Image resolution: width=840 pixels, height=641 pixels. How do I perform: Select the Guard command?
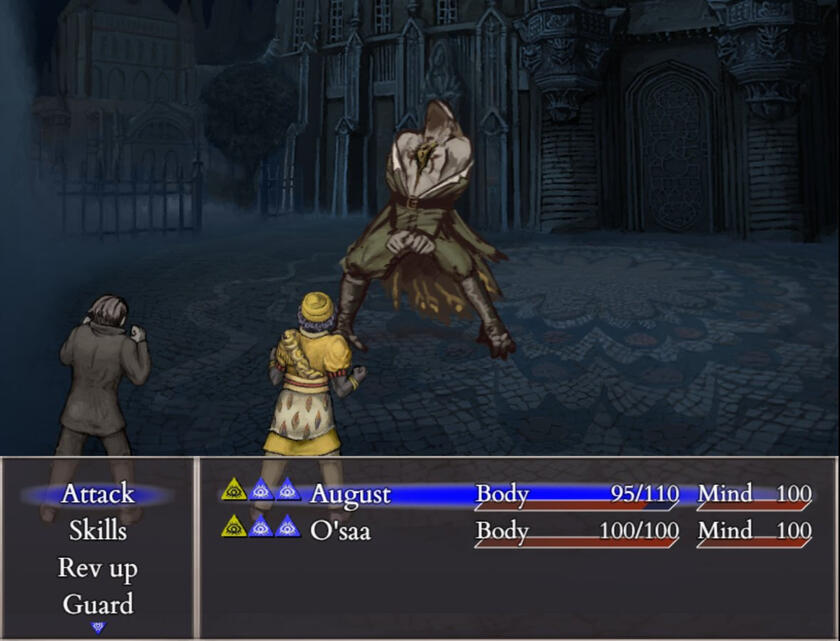coord(97,604)
